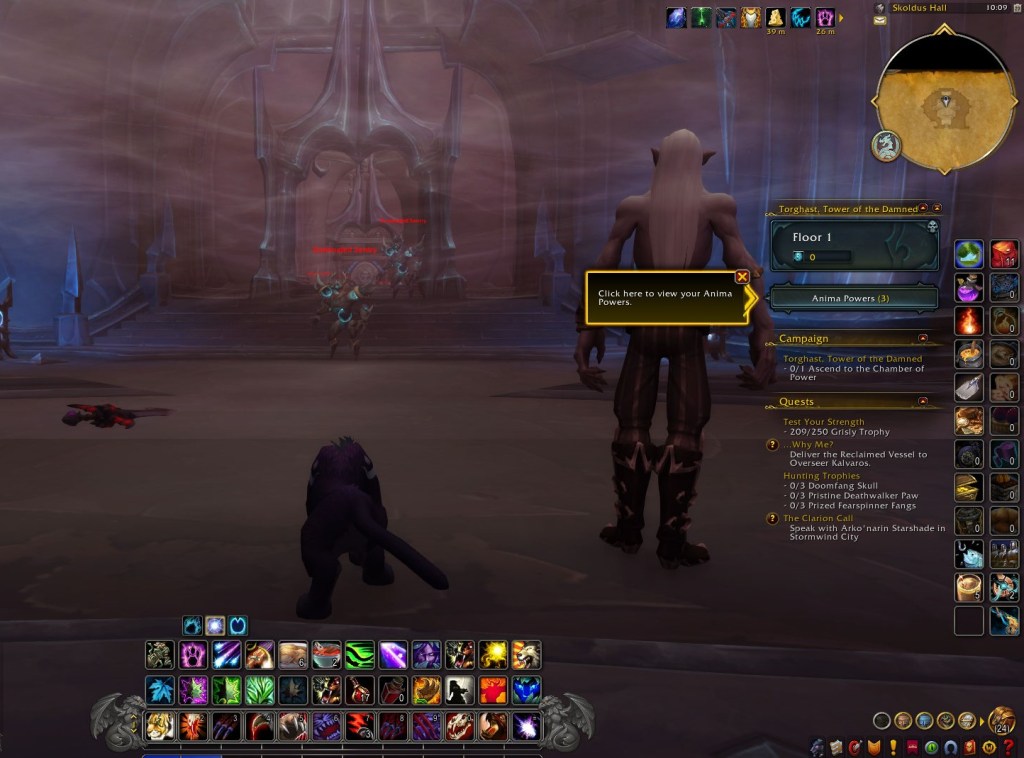Viewport: 1024px width, 758px height.
Task: Use the fire item in the side bar
Action: point(968,321)
